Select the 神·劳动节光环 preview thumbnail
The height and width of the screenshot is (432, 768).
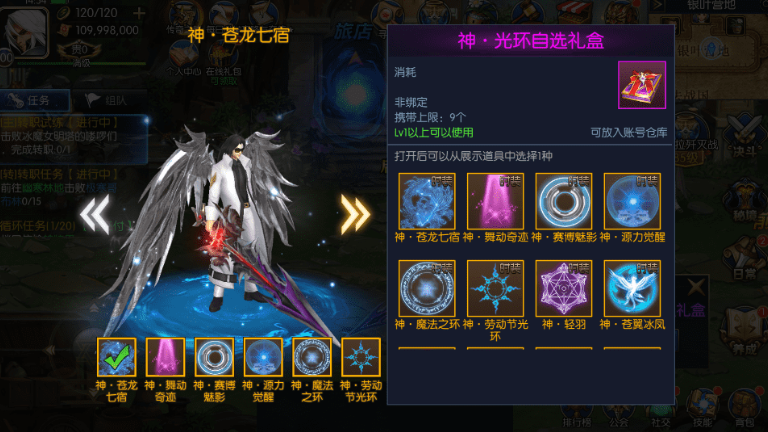click(x=361, y=358)
